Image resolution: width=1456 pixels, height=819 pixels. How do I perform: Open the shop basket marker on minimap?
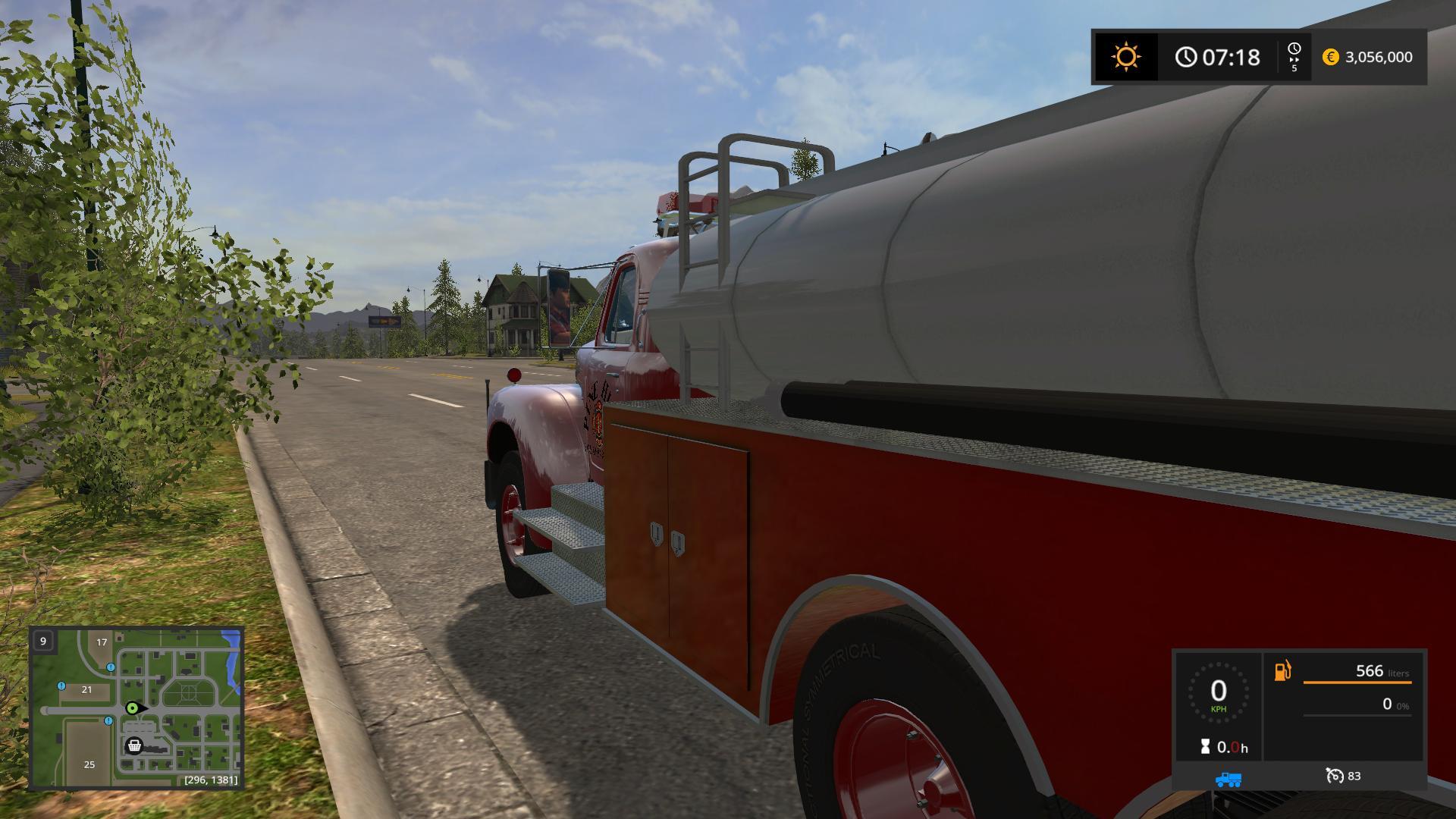[x=134, y=745]
